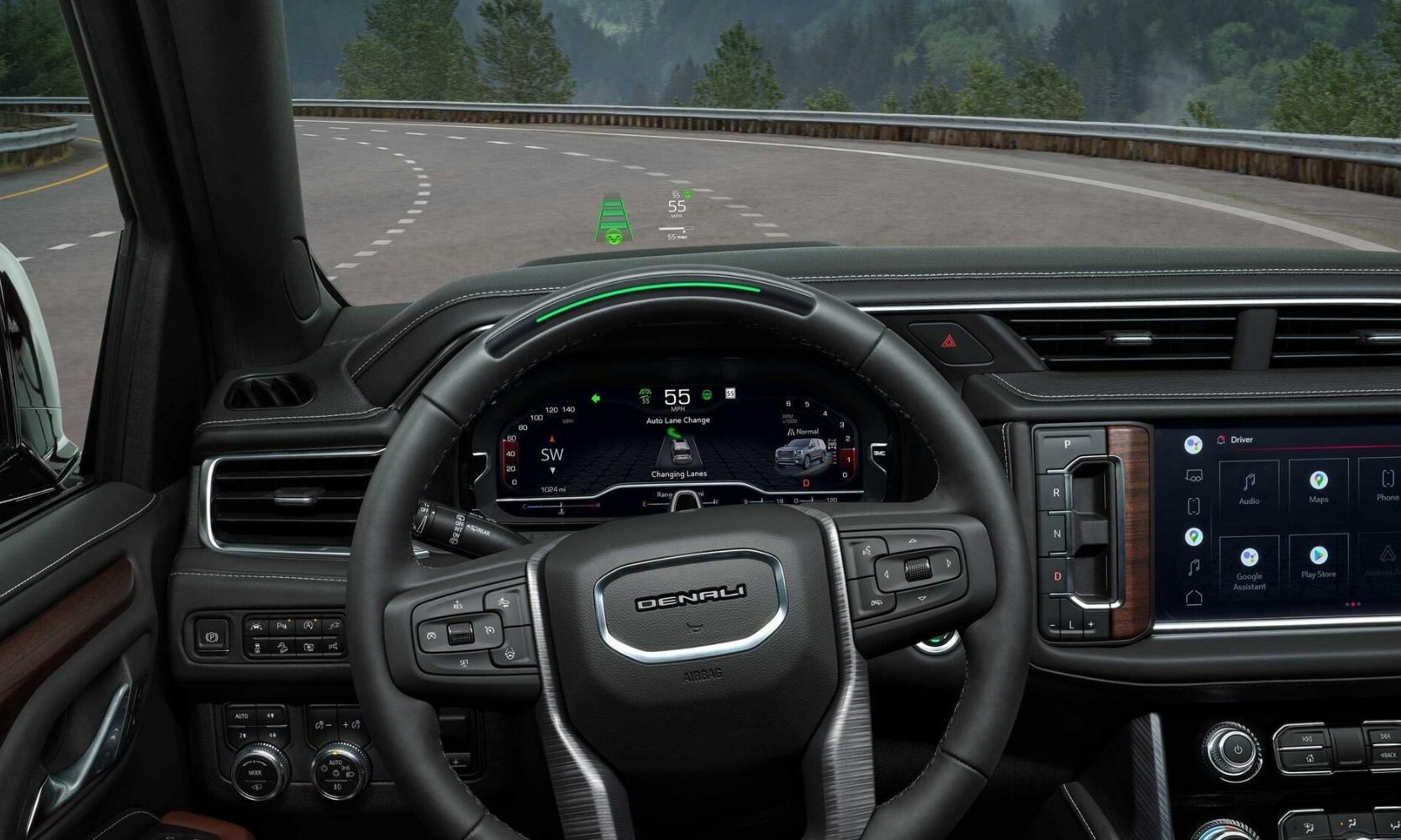Select the phone projection icon in sidebar menu
Screen dimensions: 1401x840
[1194, 504]
